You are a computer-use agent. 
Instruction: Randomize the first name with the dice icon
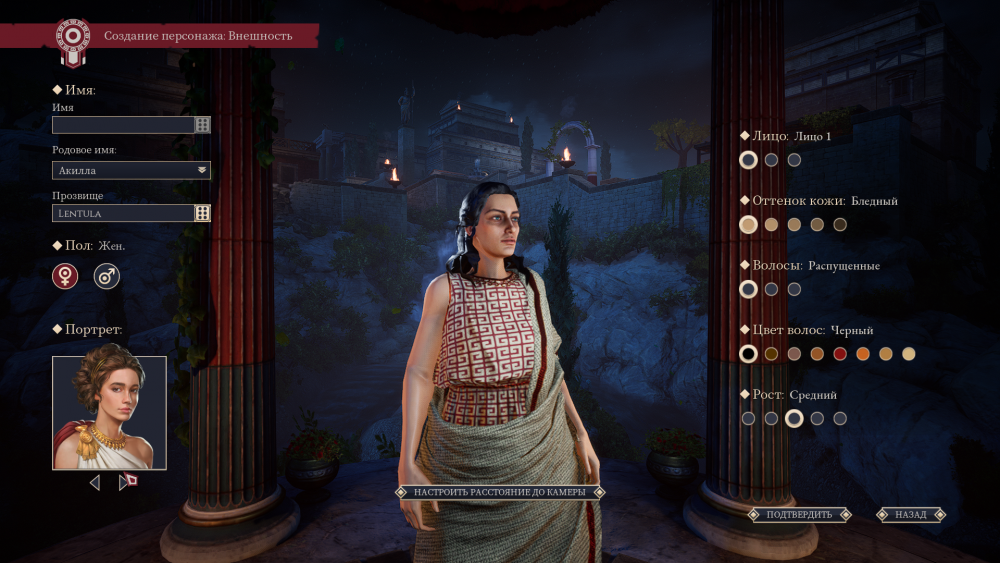click(203, 125)
